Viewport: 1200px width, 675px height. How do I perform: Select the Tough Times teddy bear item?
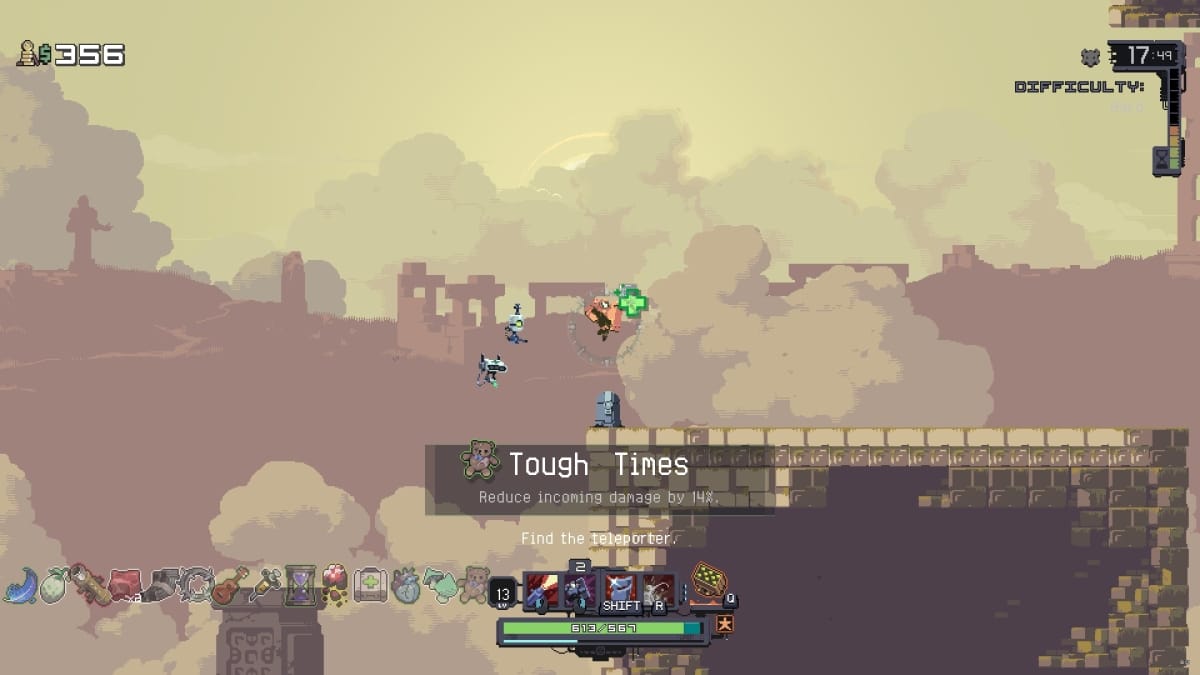475,585
